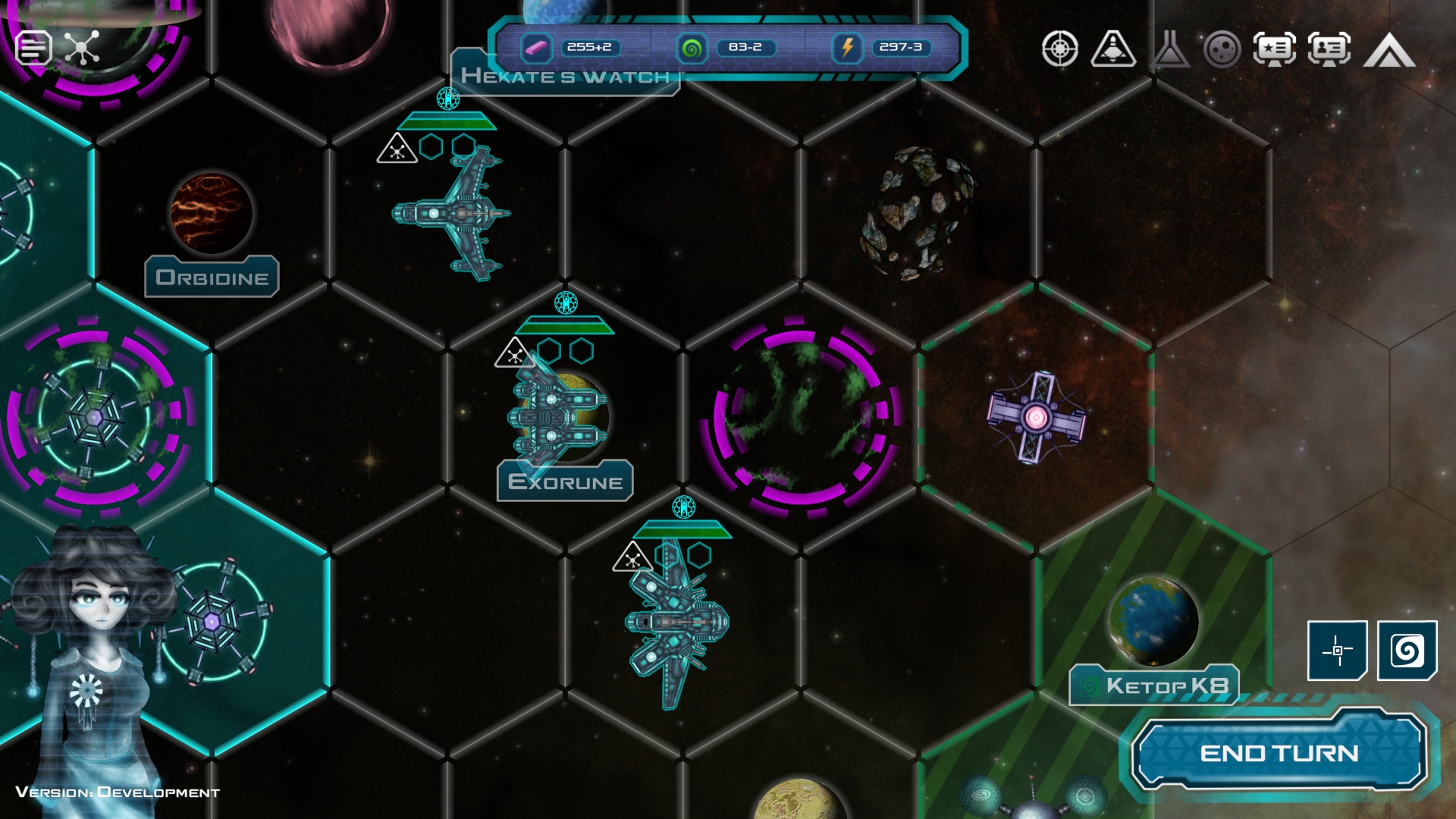Click the crosshair target icon in top bar

click(1059, 49)
